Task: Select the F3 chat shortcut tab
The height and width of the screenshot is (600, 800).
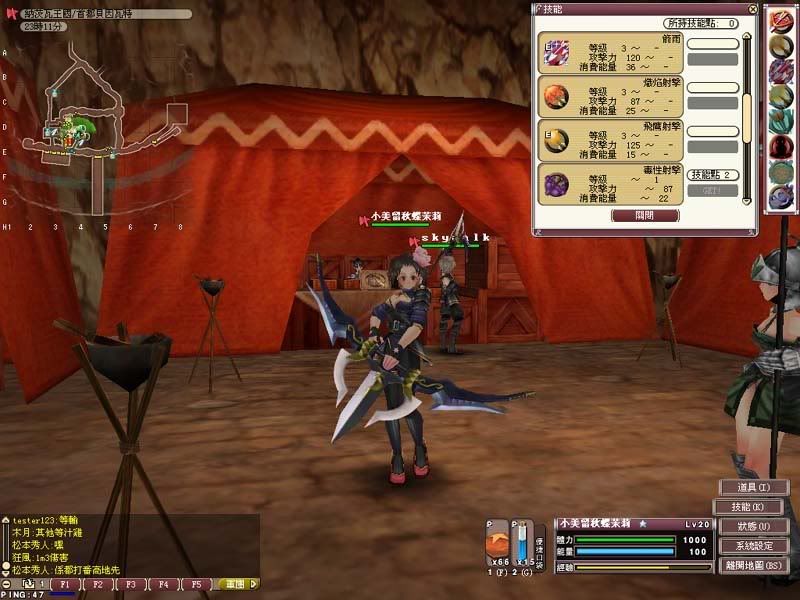Action: [x=131, y=584]
